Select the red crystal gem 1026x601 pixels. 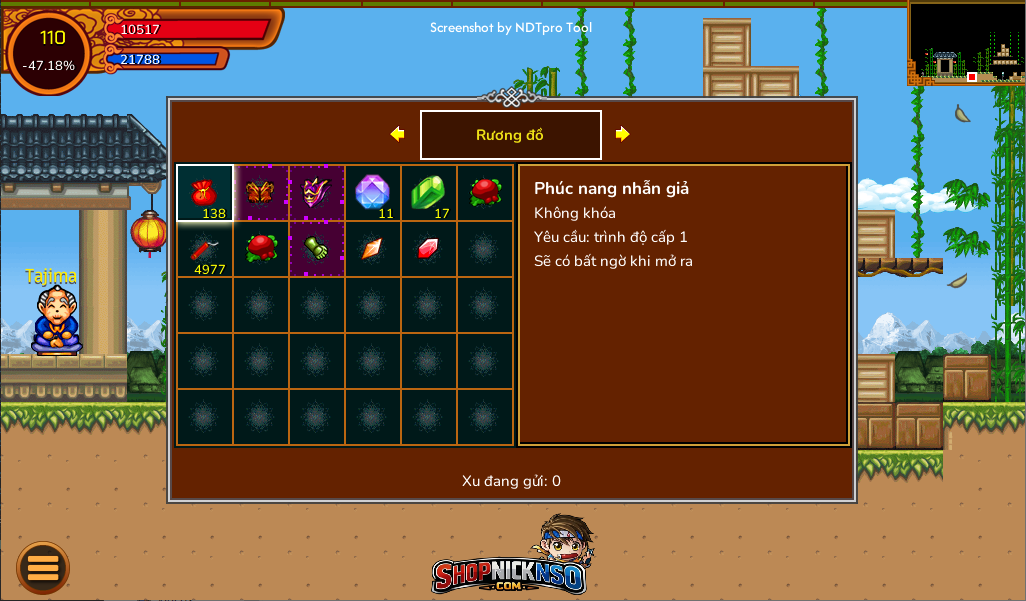click(429, 249)
